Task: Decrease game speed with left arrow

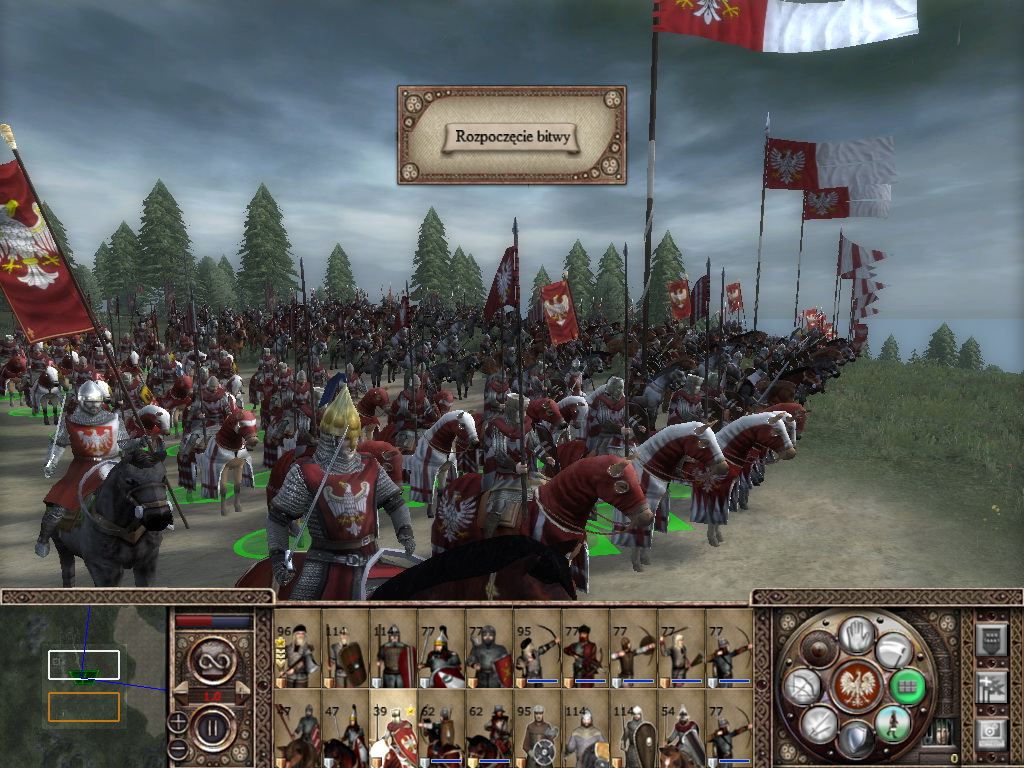Action: pyautogui.click(x=180, y=692)
